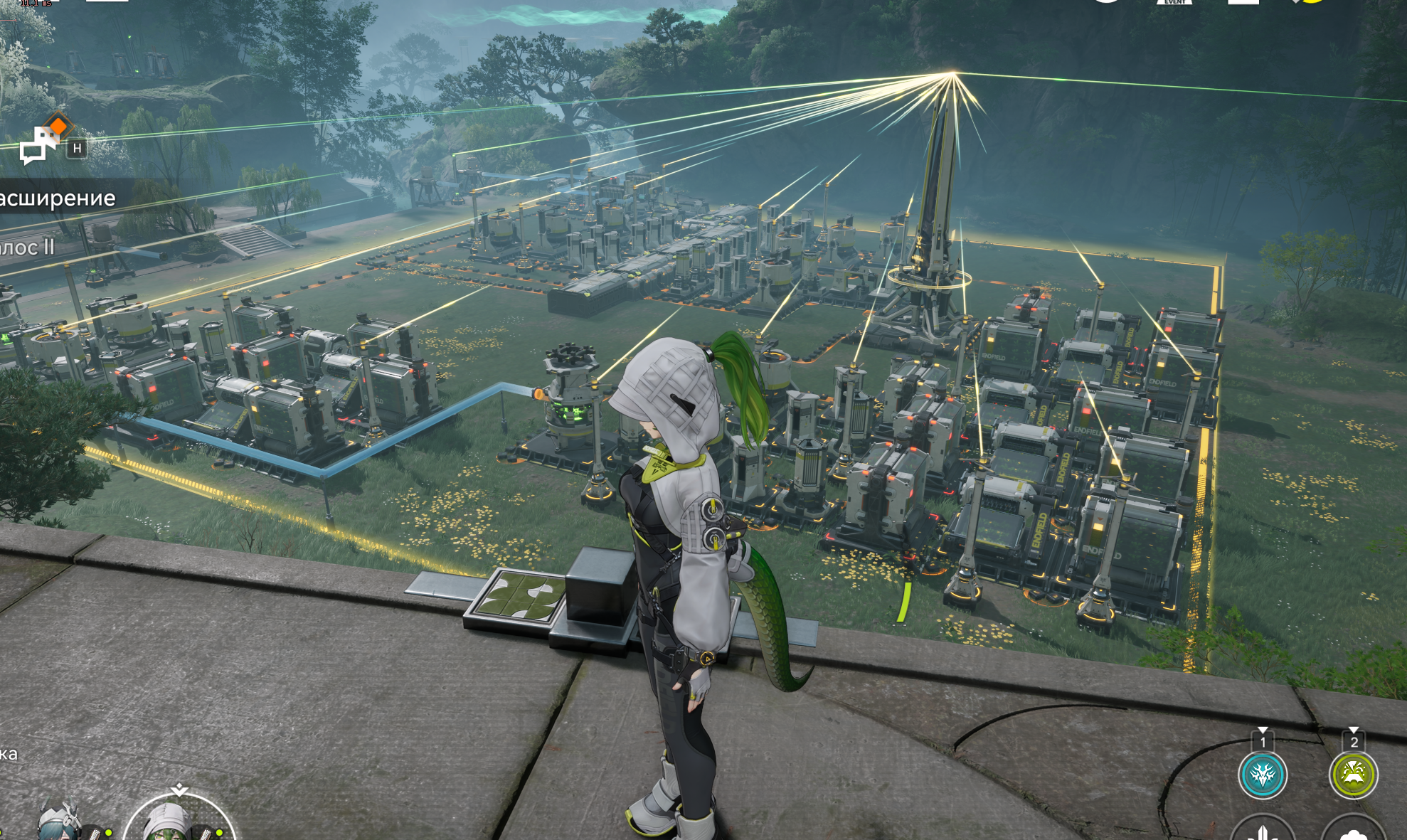This screenshot has width=1407, height=840.
Task: Use the cloud-shaped skill button
Action: (1353, 832)
